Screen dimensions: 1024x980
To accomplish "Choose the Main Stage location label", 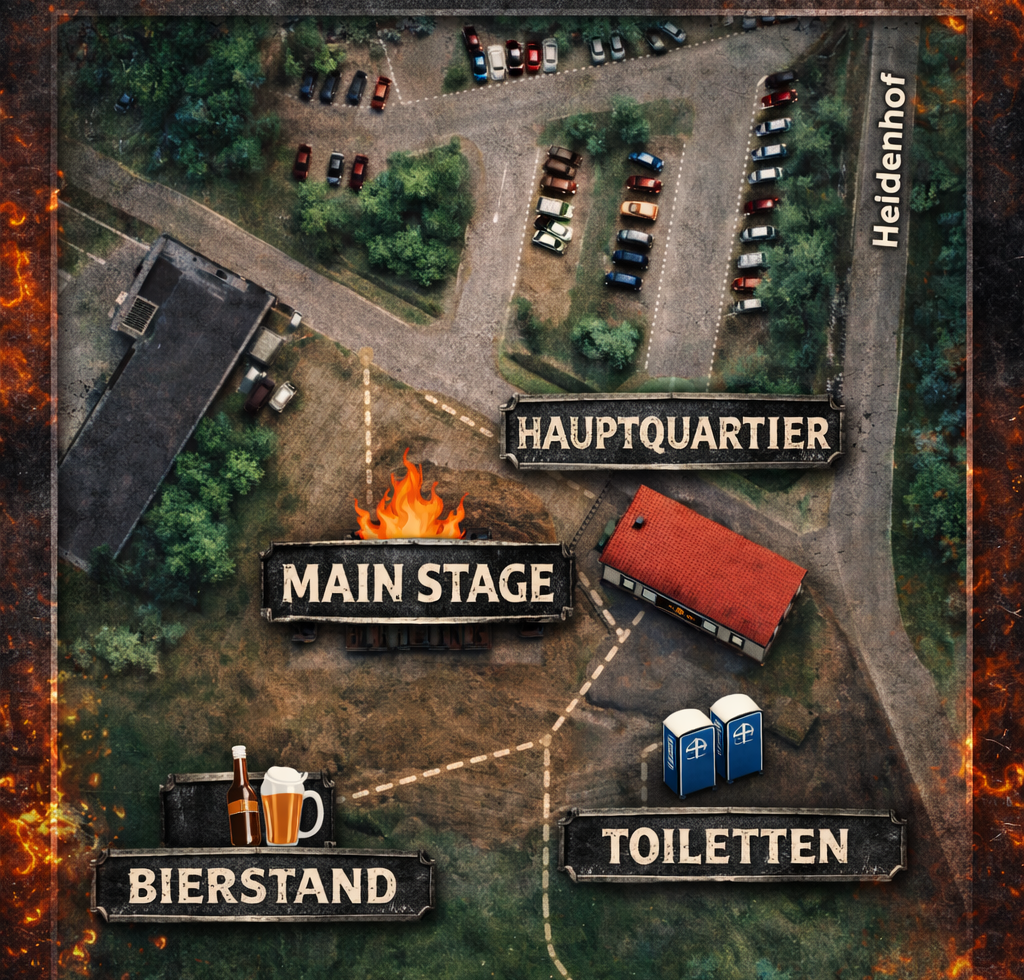I will (x=417, y=582).
